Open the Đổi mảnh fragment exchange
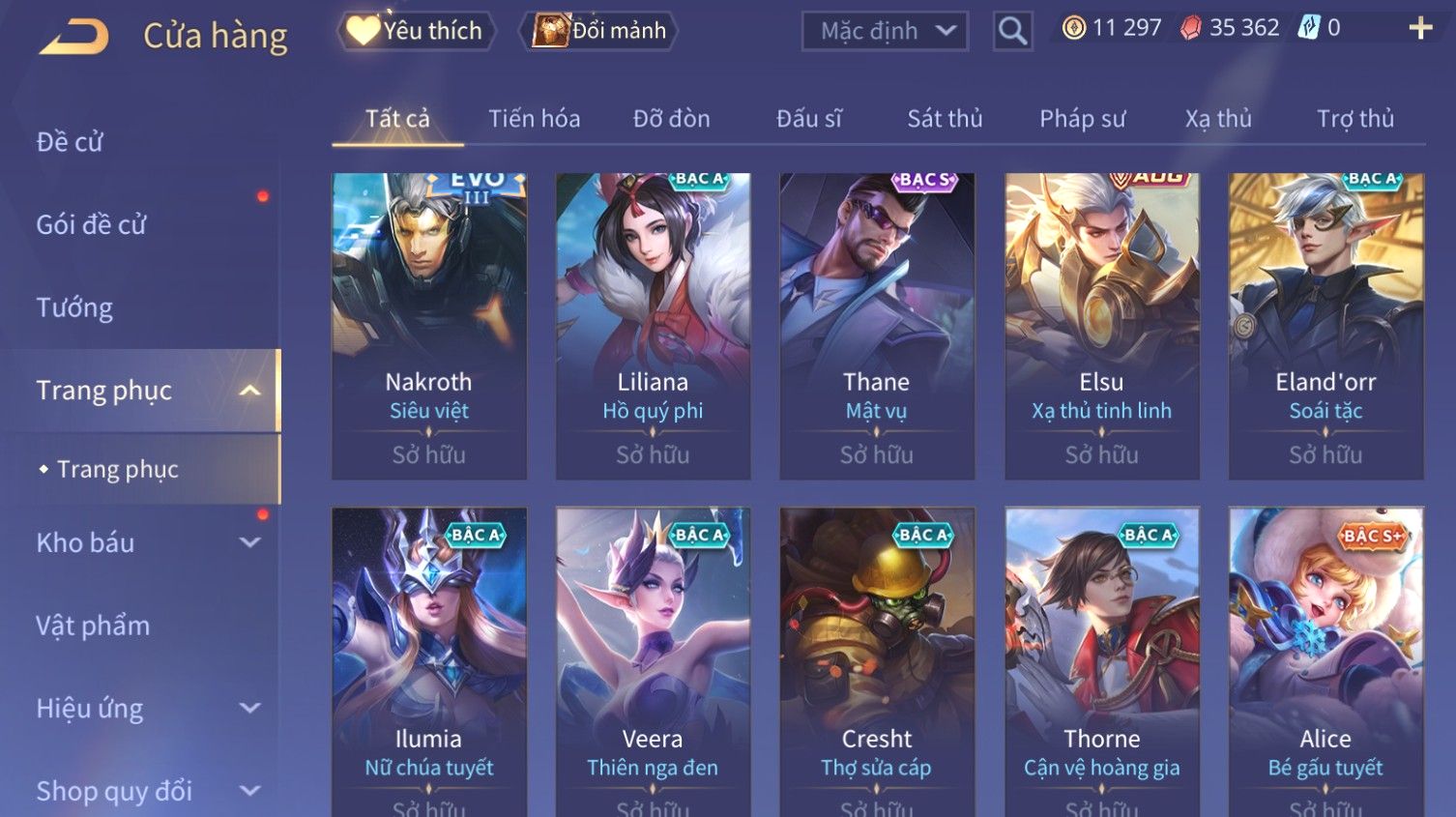 pos(599,31)
